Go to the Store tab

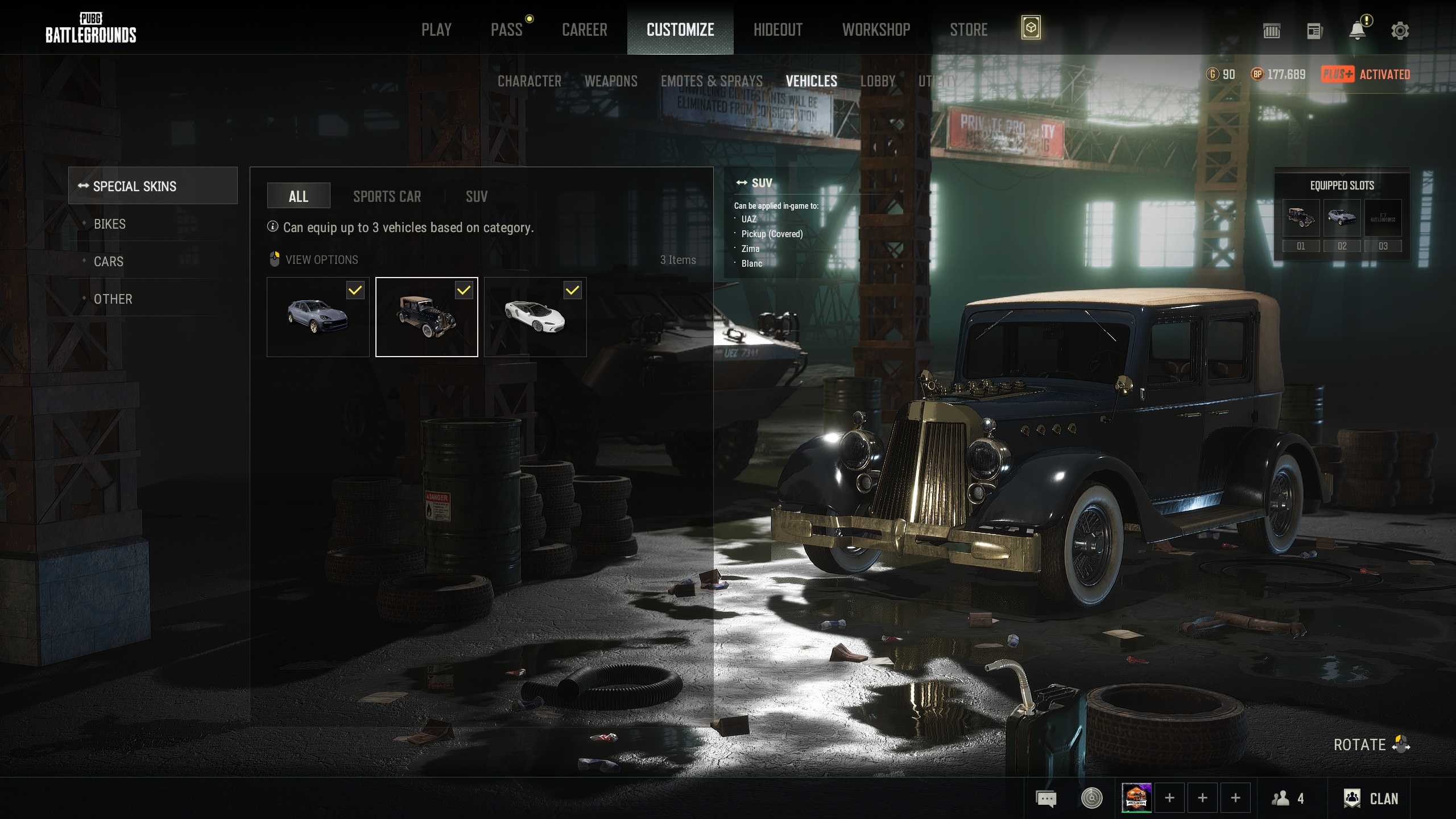coord(968,30)
